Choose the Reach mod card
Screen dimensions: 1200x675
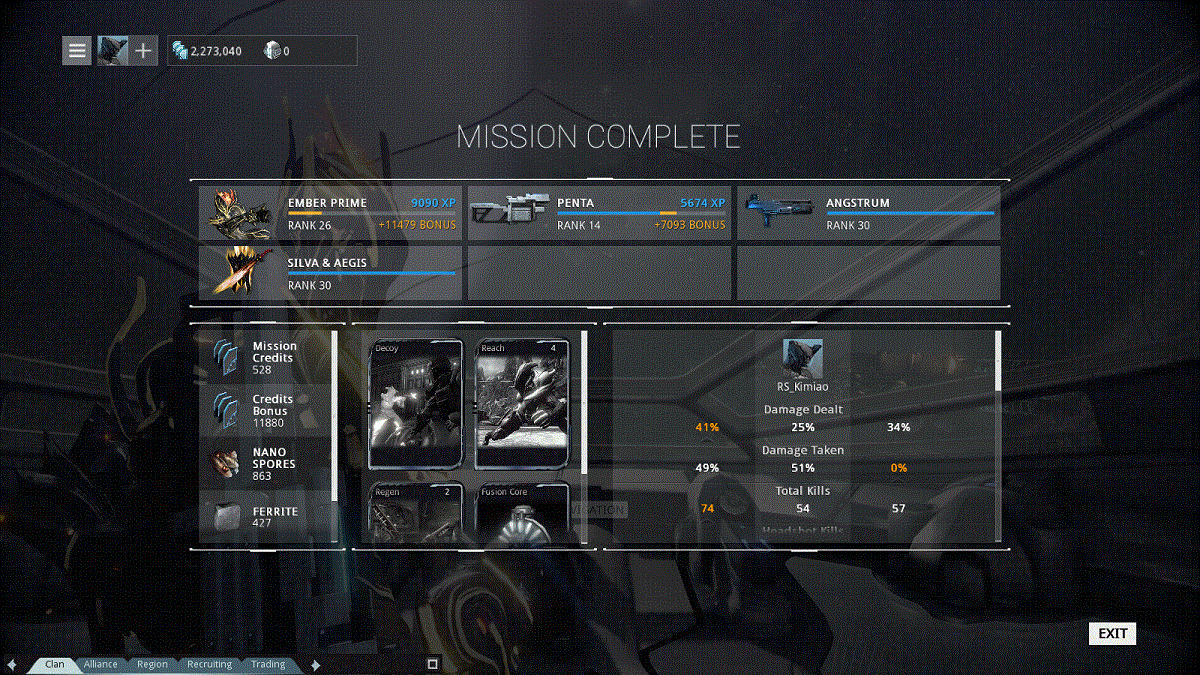(522, 404)
